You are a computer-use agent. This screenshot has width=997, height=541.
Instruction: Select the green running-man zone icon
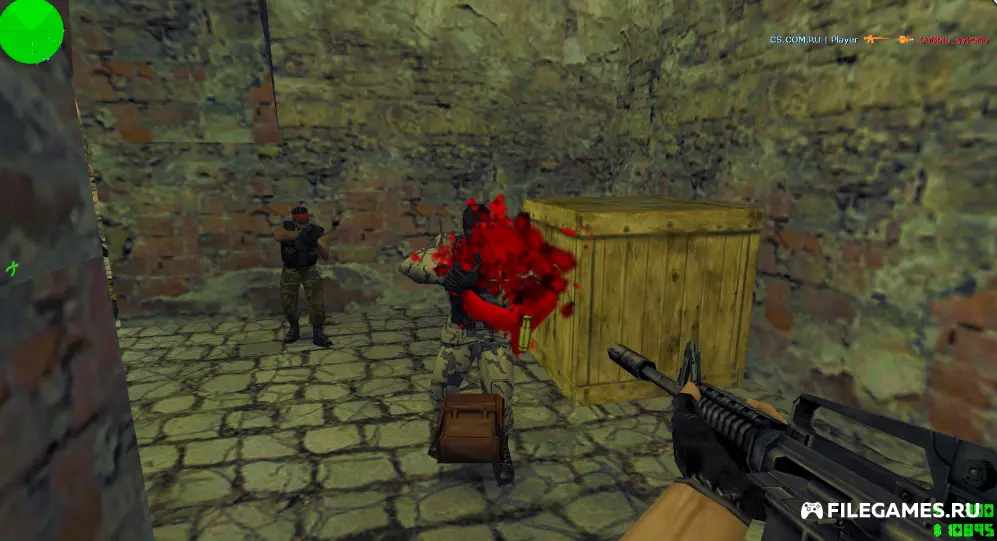[13, 267]
